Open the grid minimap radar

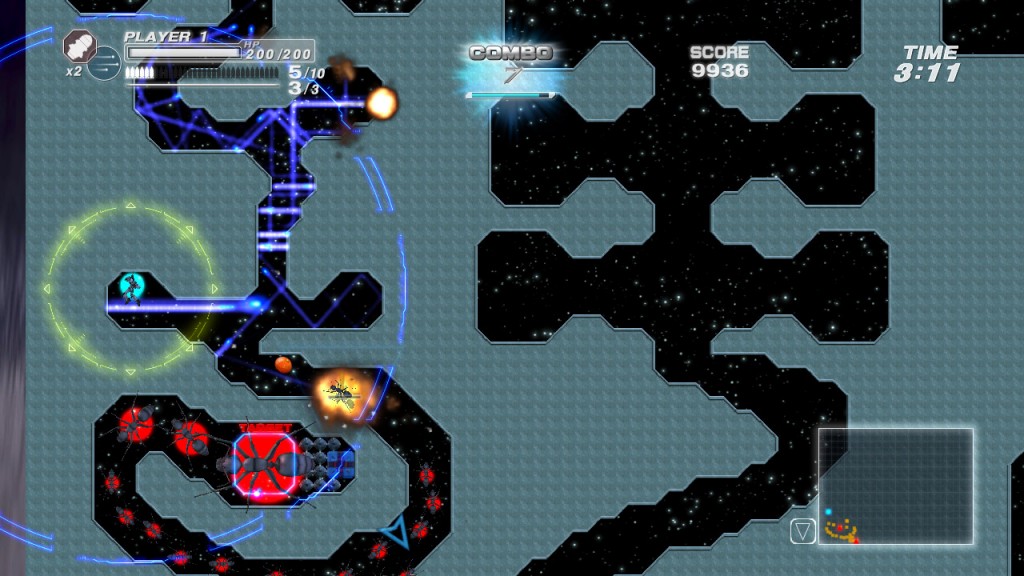coord(895,486)
